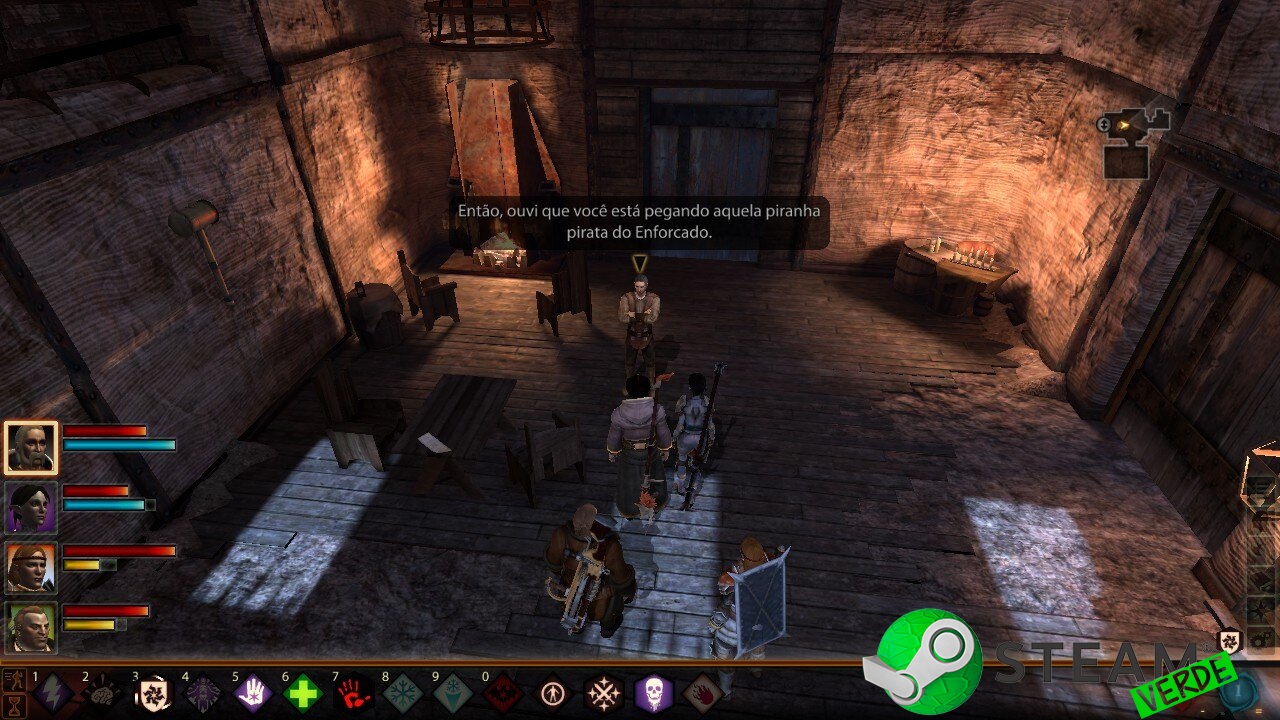The image size is (1280, 720).
Task: Select the bearded leader's portrait
Action: [31, 447]
